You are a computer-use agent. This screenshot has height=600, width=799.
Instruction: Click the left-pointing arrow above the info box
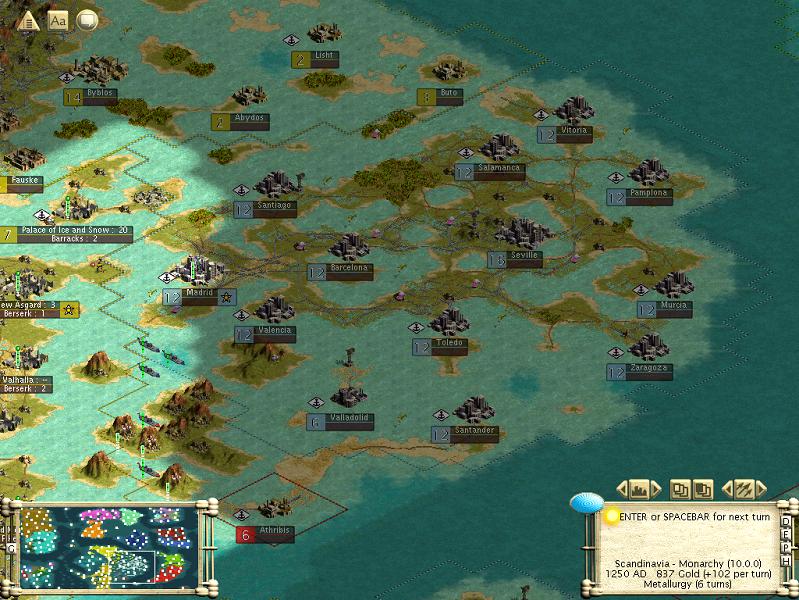coord(622,489)
